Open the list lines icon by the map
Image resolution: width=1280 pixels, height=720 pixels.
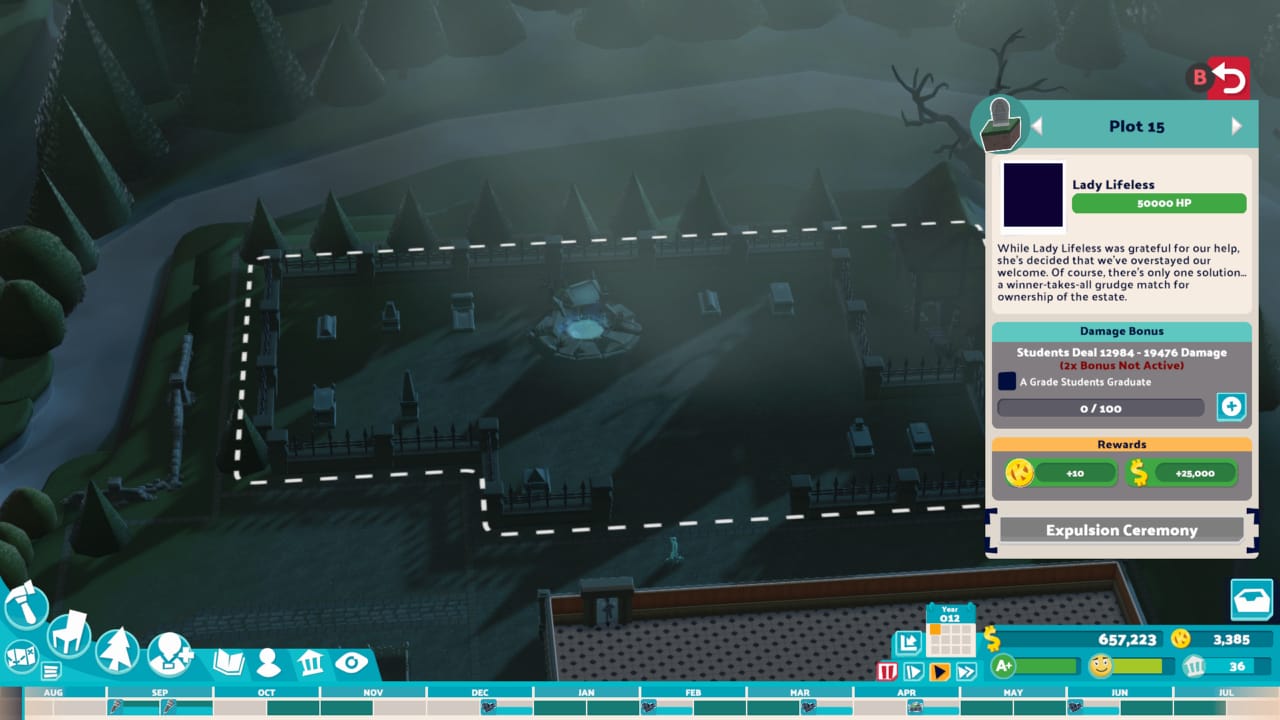(50, 671)
